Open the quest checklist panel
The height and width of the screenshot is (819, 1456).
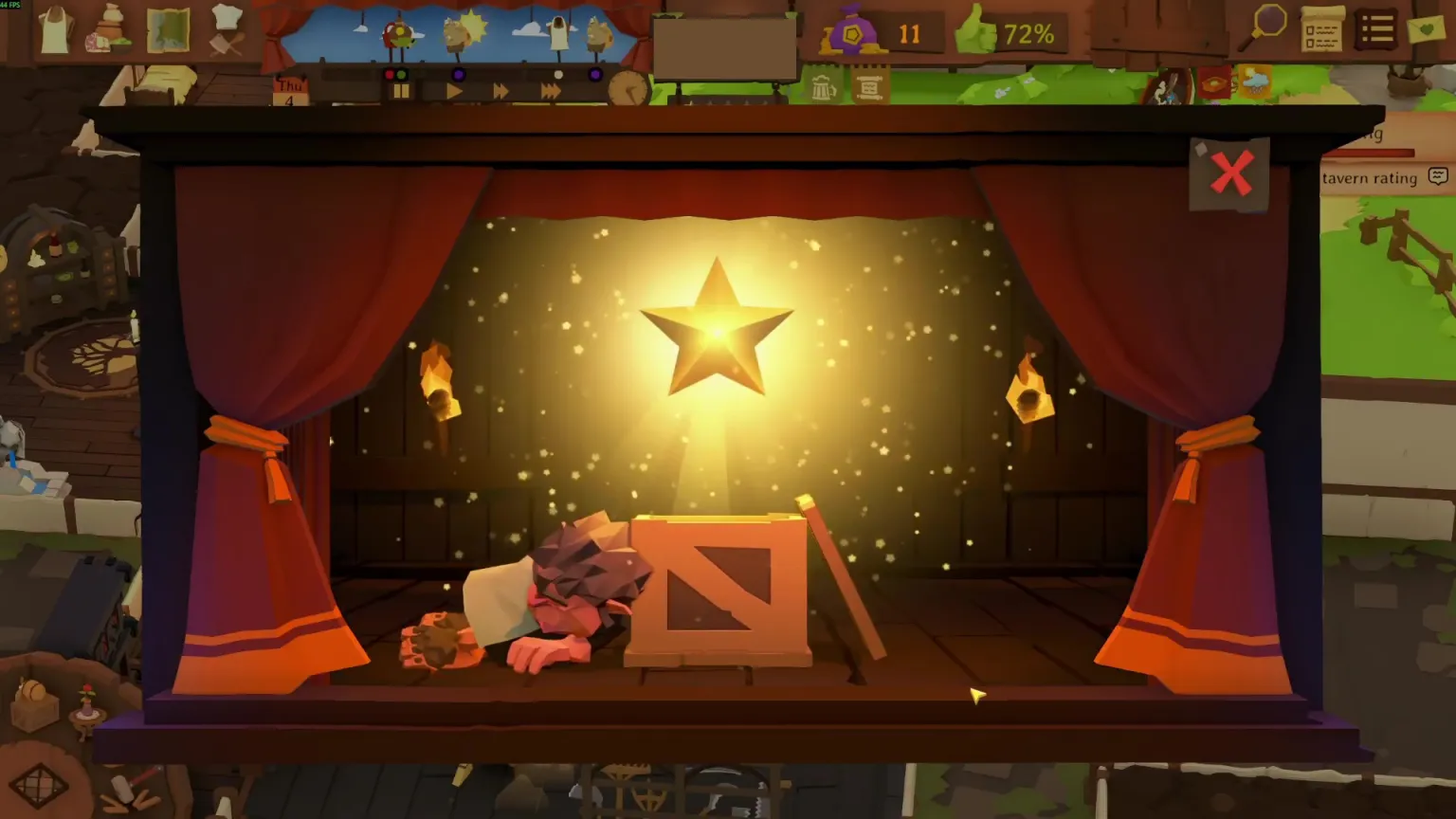click(x=1322, y=30)
